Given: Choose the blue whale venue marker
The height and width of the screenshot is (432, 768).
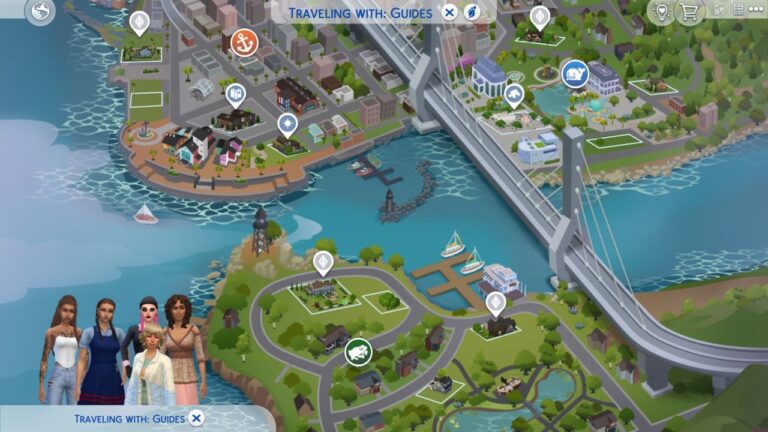Looking at the screenshot, I should click(574, 73).
